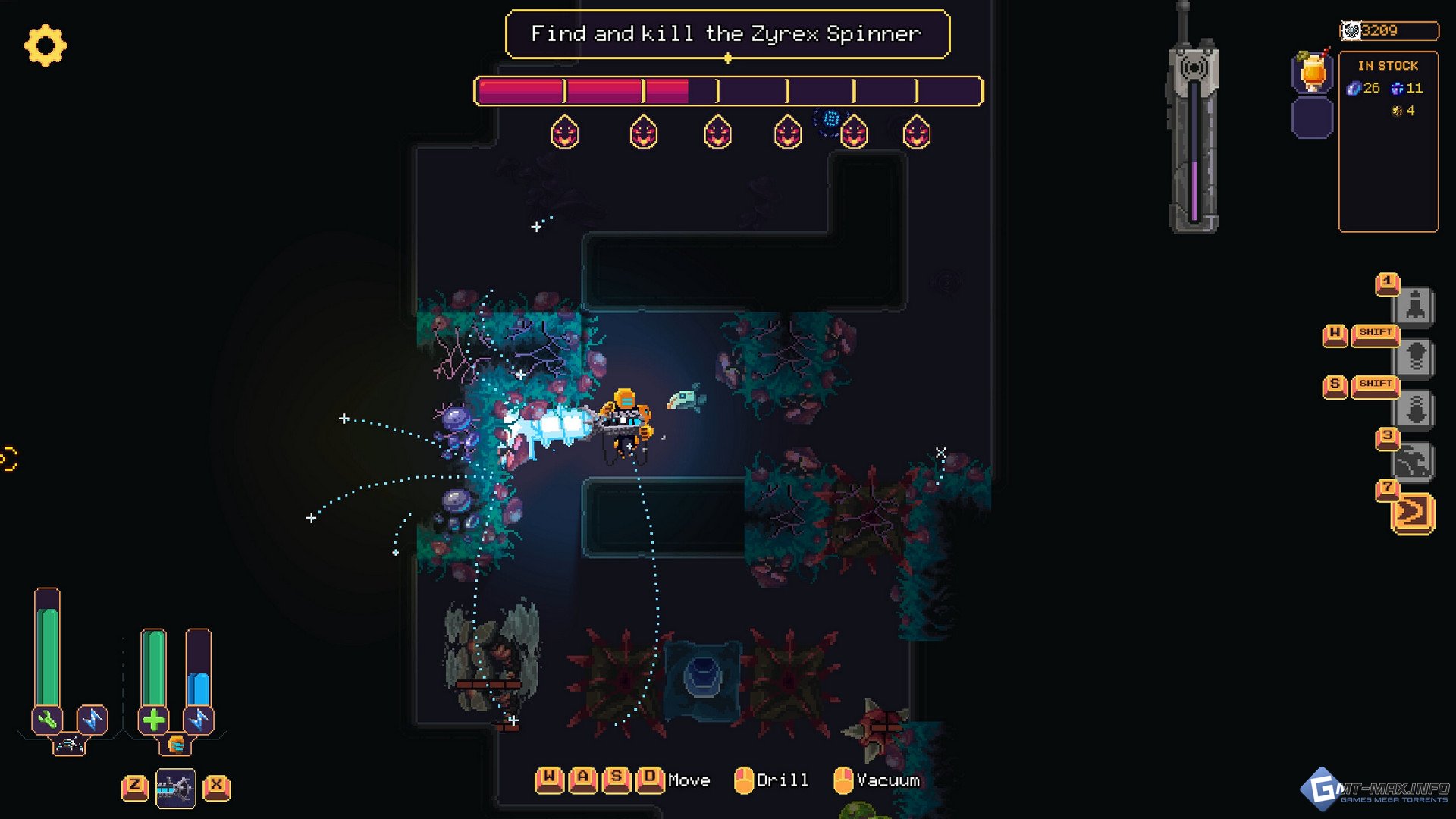
Task: Open the settings gear menu
Action: (x=45, y=45)
